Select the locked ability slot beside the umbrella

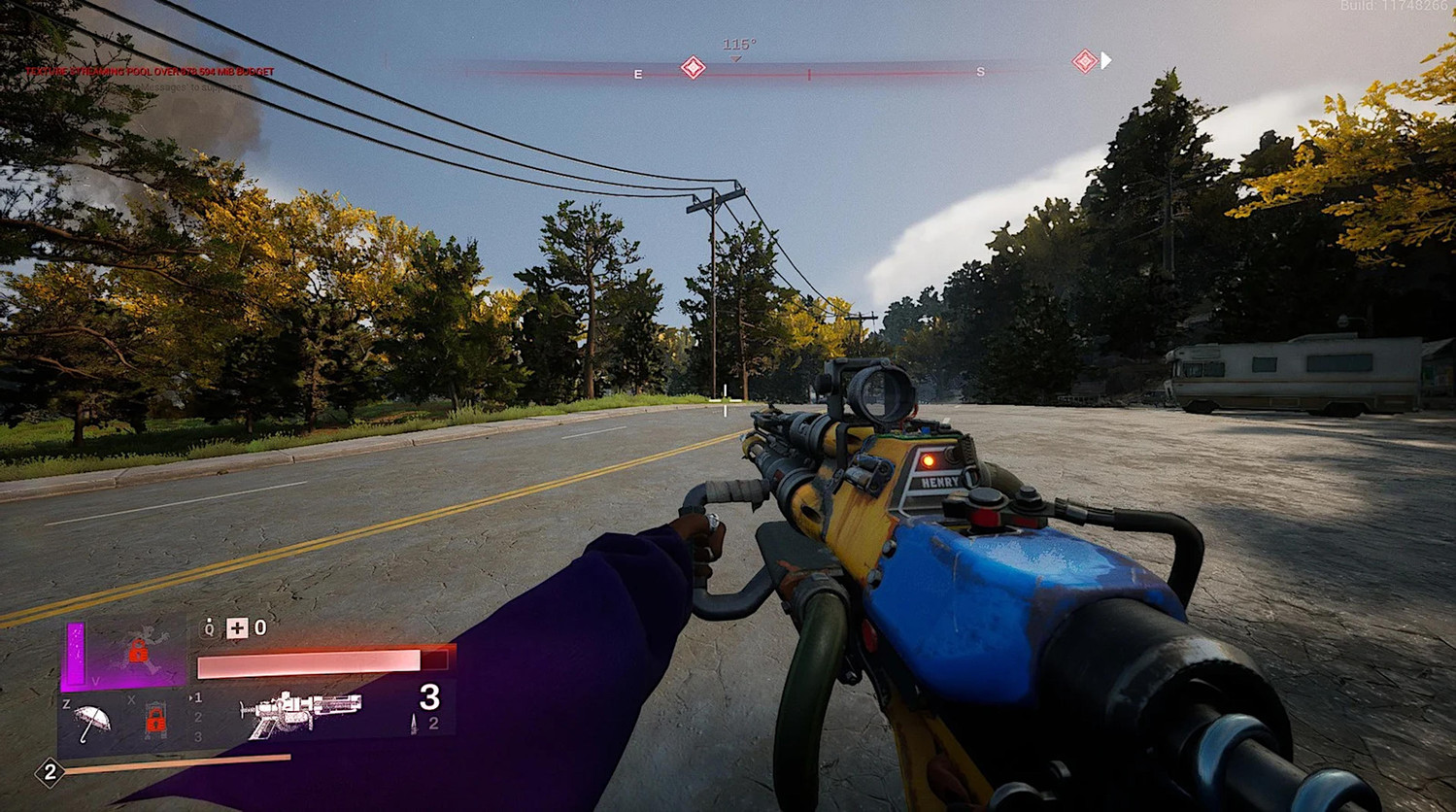[154, 721]
